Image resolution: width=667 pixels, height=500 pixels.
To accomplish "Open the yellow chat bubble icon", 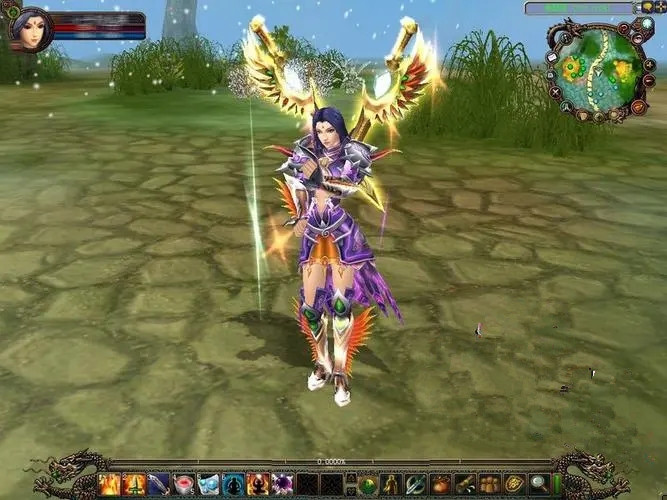I will [x=648, y=7].
